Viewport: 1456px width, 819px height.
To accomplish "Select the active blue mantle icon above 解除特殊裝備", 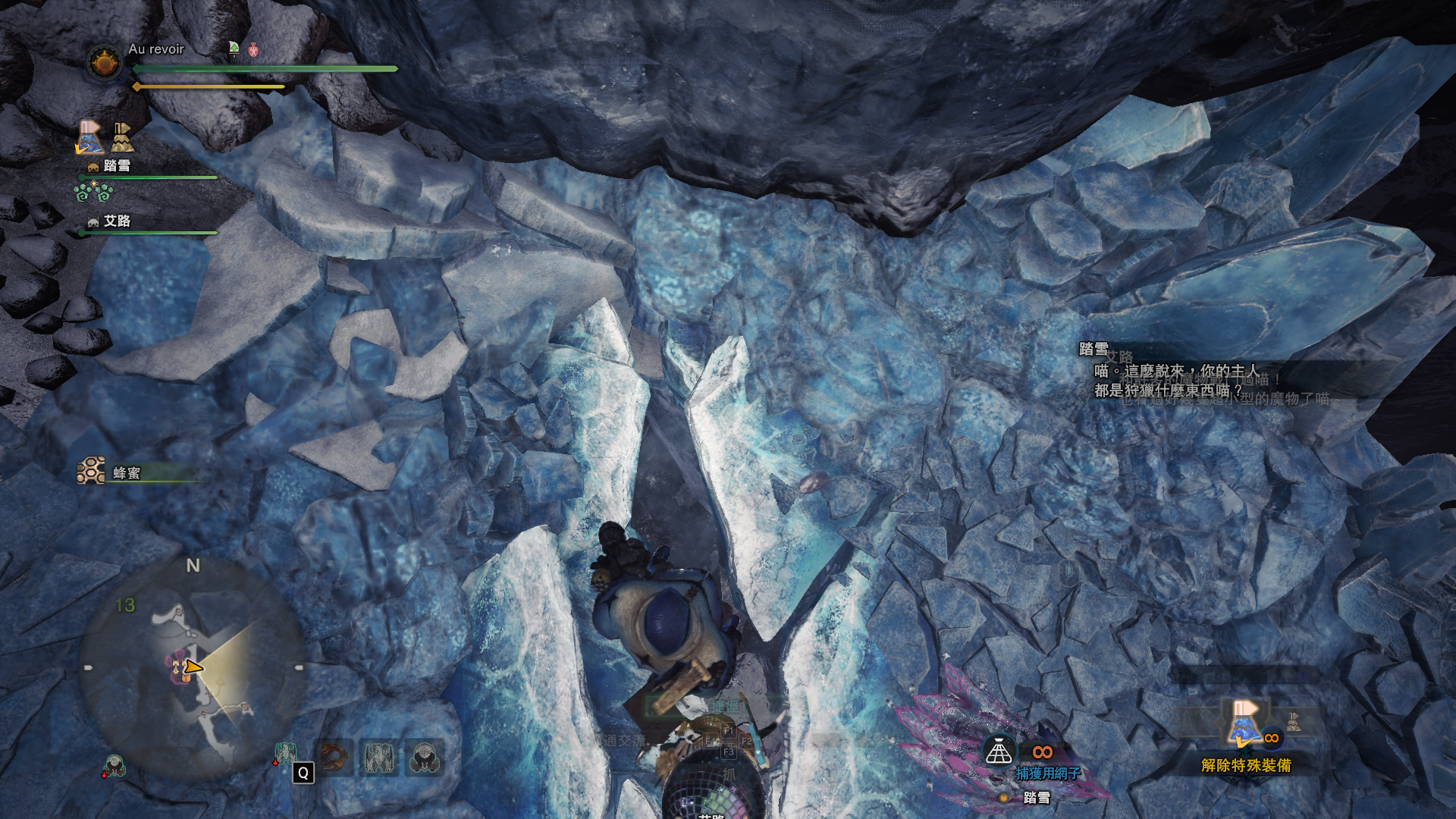I will click(1243, 724).
